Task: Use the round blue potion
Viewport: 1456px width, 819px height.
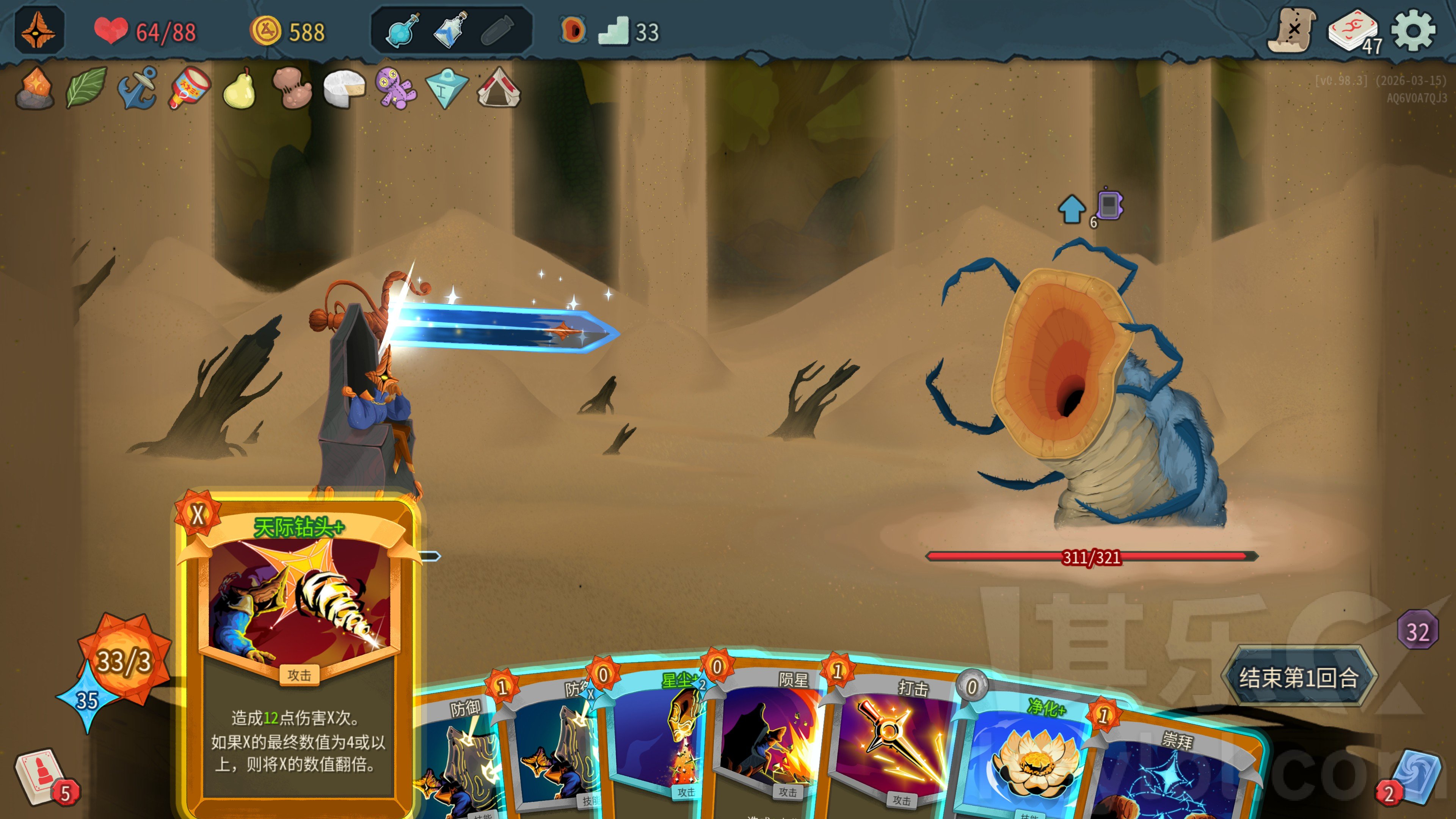Action: click(402, 30)
